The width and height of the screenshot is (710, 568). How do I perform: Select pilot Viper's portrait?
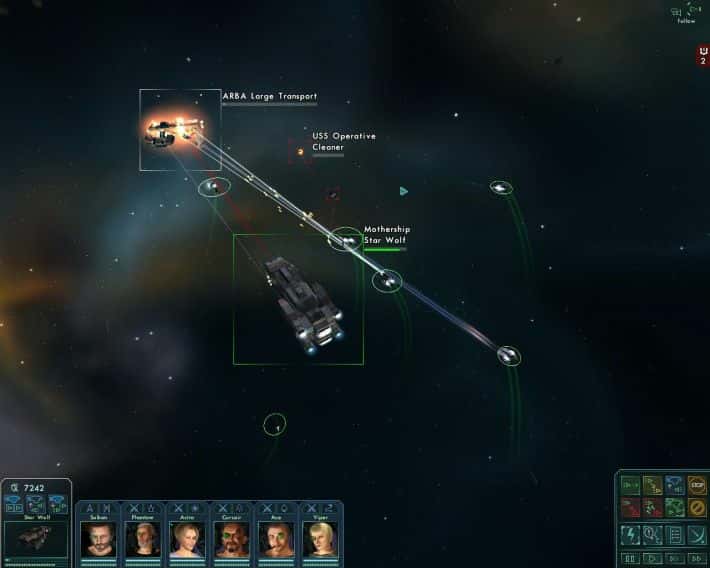tap(320, 539)
